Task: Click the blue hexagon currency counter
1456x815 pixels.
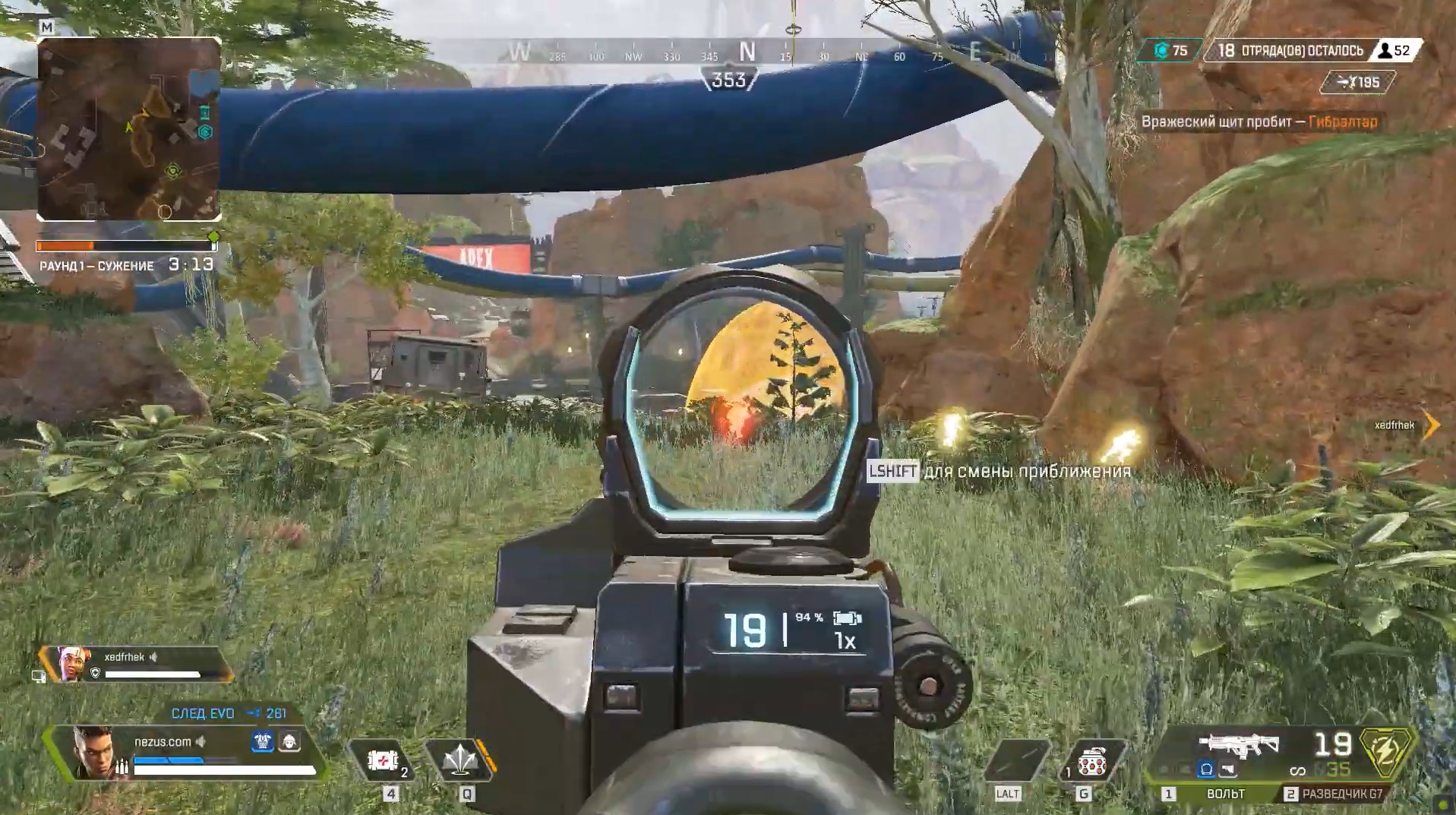Action: (1170, 51)
